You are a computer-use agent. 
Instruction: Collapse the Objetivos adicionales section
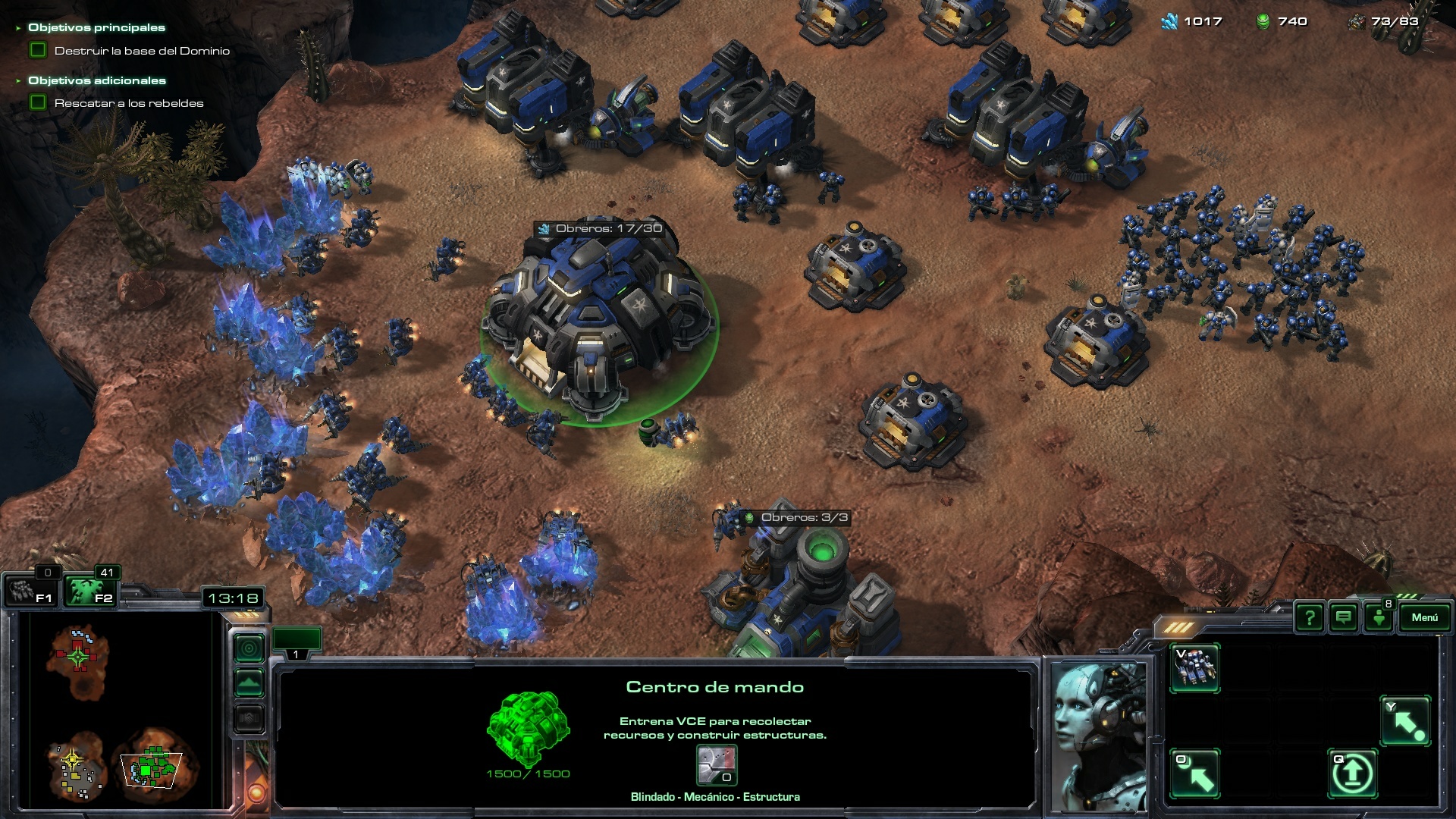tap(18, 80)
